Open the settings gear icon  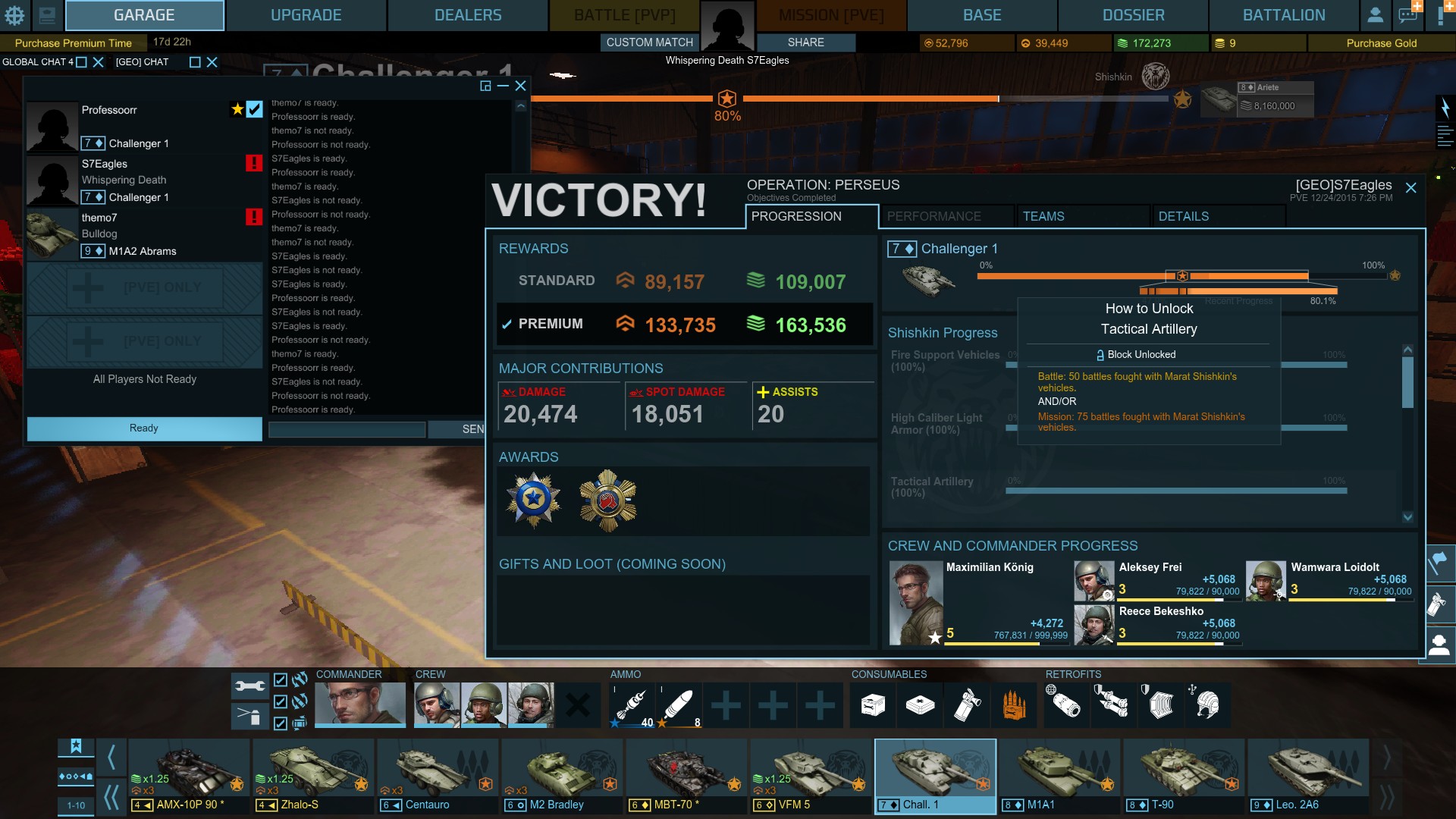(x=14, y=15)
